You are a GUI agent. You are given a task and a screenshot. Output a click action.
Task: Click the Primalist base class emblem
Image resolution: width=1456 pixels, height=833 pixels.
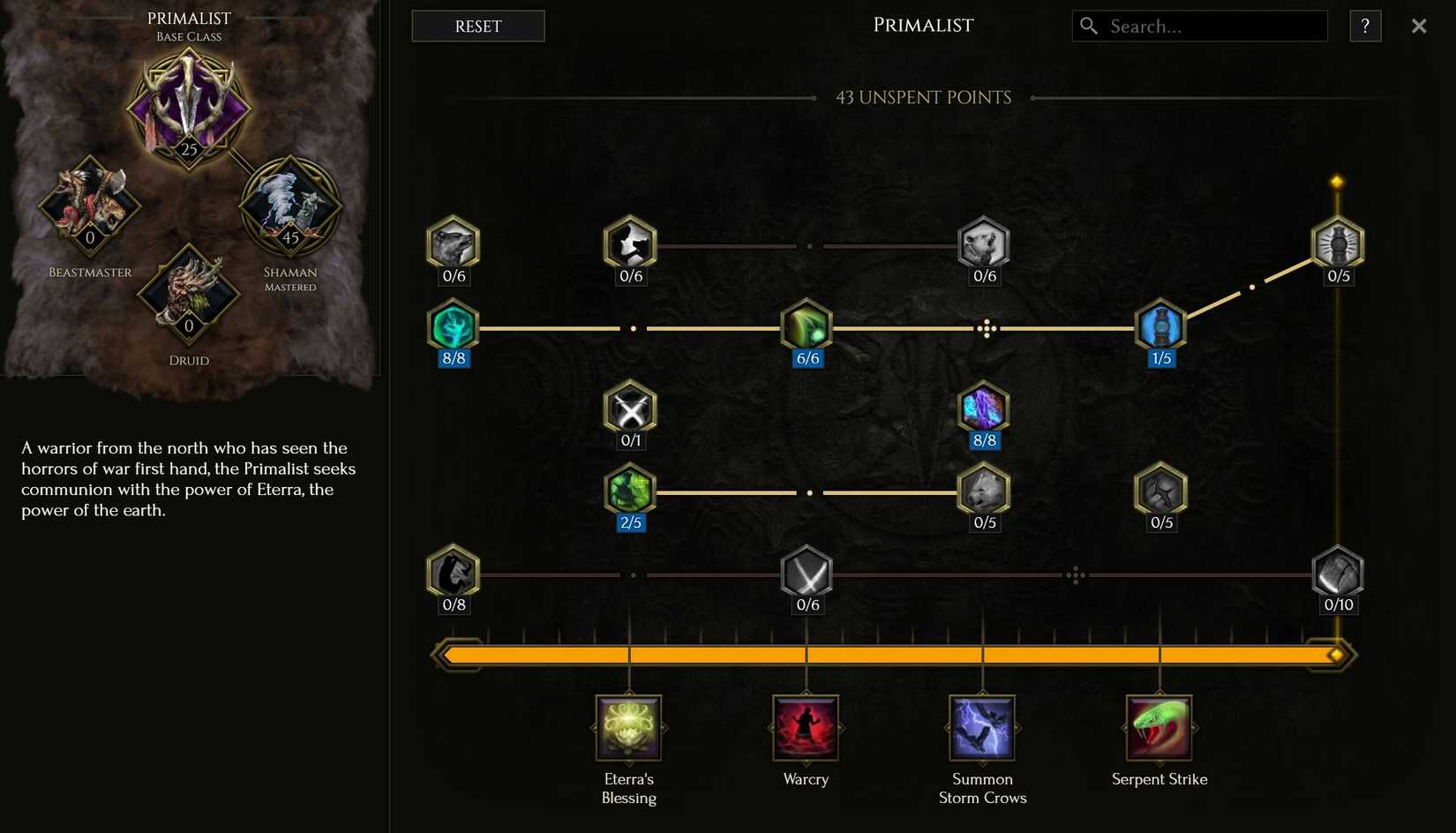pyautogui.click(x=189, y=106)
